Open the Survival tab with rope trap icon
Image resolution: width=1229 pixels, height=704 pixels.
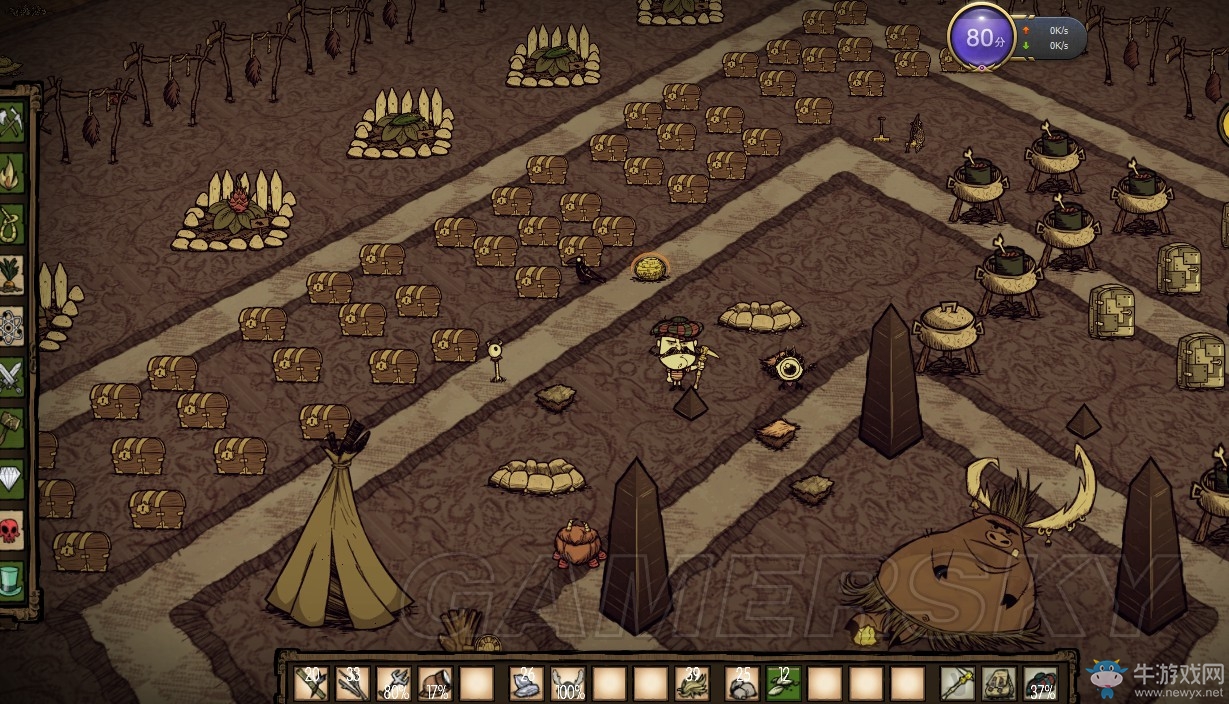(13, 222)
